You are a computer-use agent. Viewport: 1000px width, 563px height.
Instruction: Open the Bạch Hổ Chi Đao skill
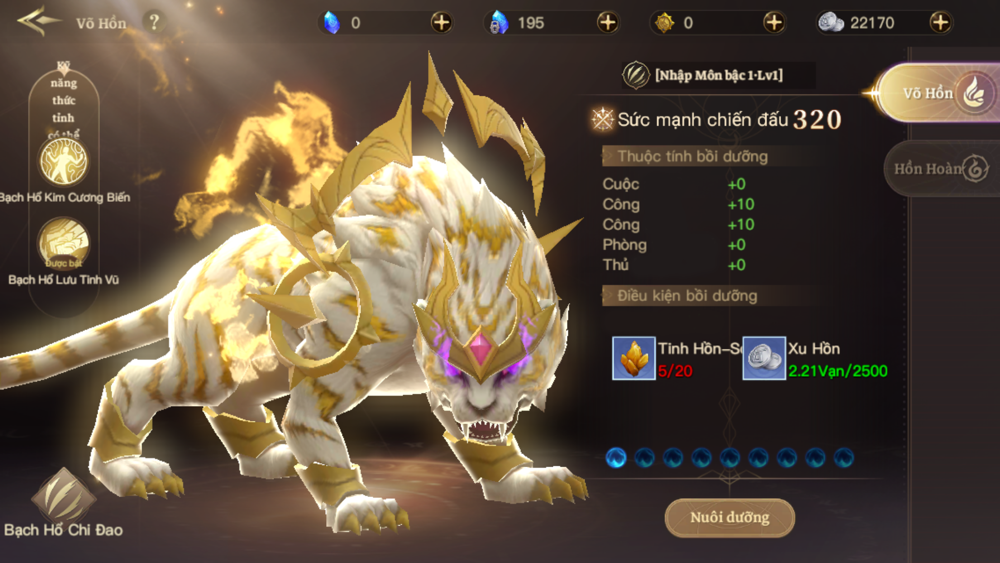63,495
